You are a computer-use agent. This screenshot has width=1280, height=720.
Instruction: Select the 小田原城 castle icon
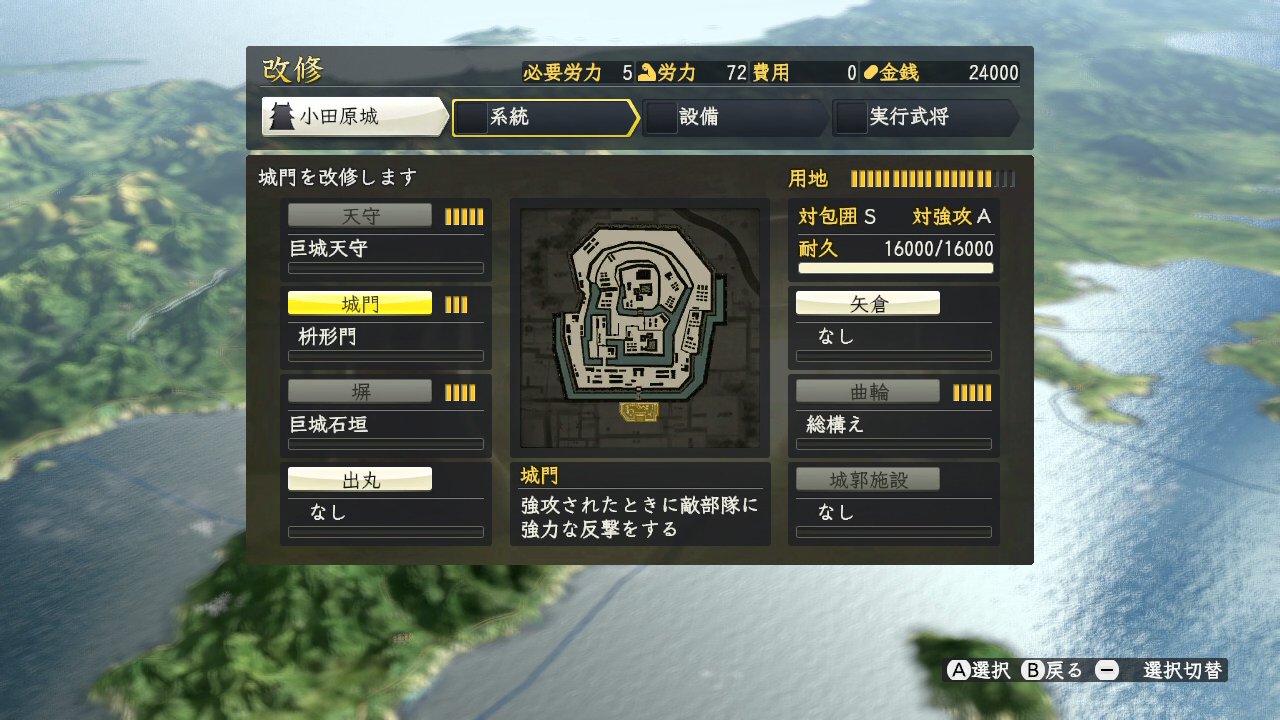coord(283,117)
